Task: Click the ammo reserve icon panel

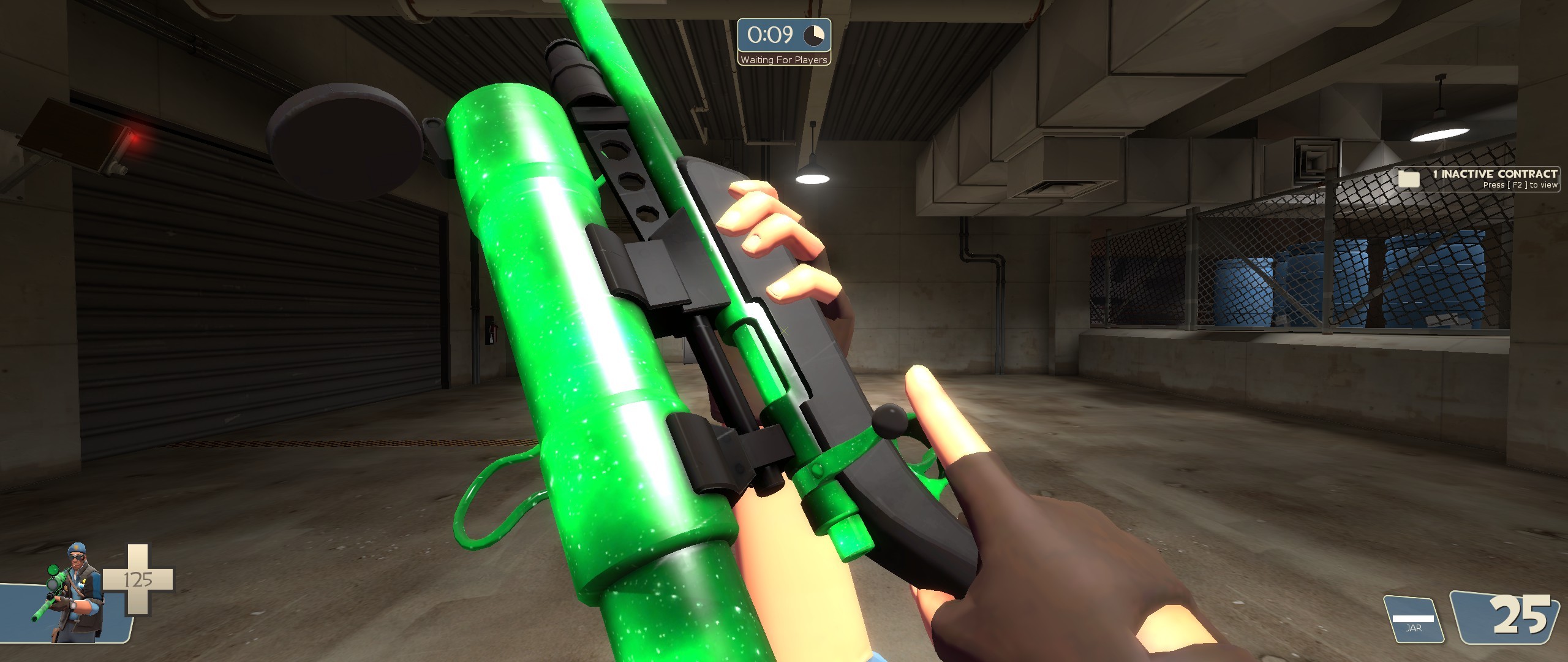Action: tap(1488, 619)
